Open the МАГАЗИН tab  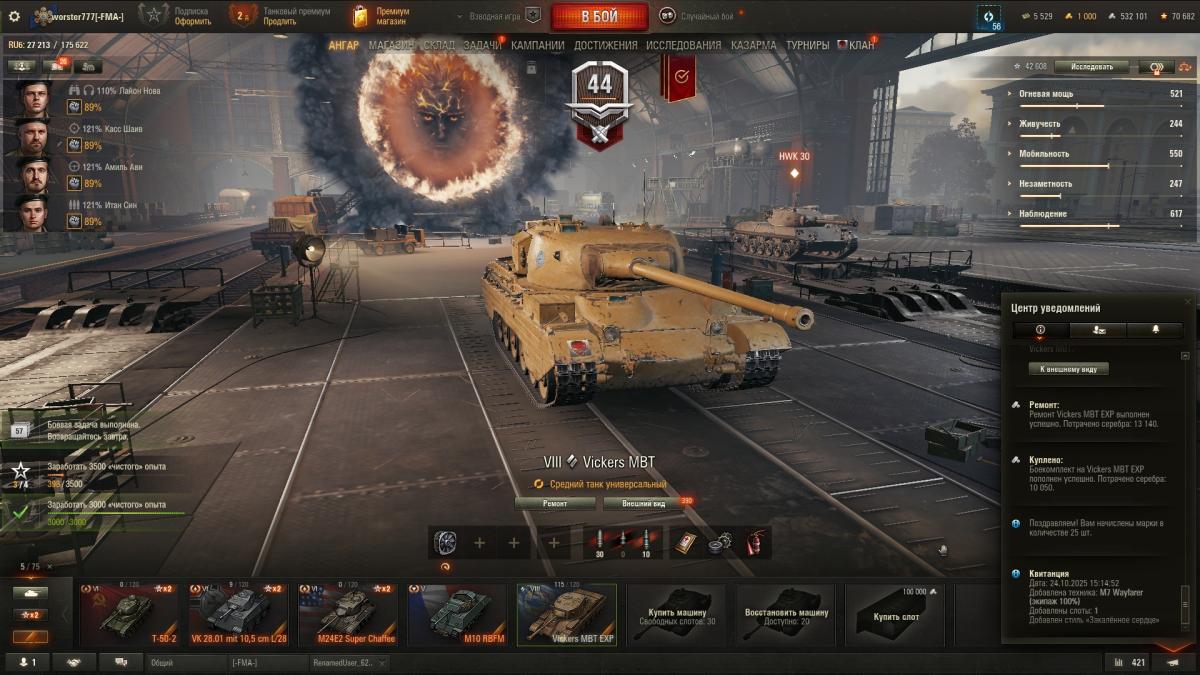pyautogui.click(x=391, y=45)
